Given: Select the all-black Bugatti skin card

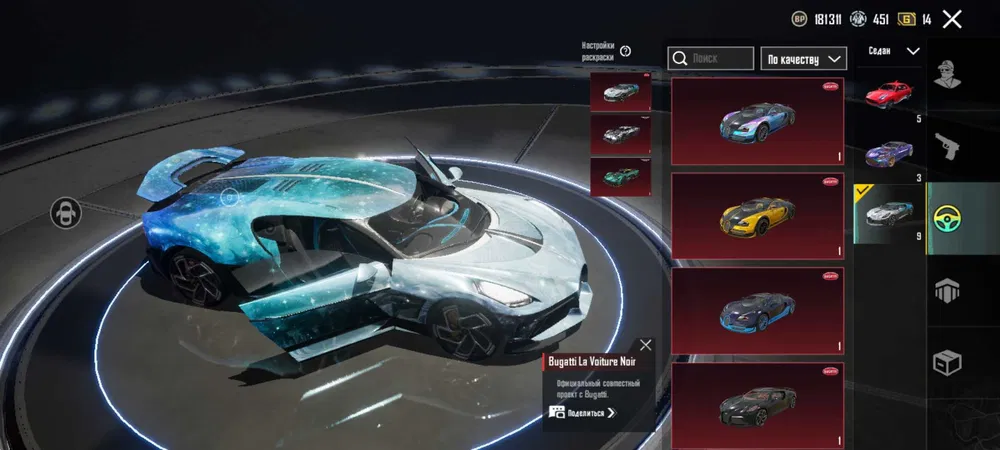Looking at the screenshot, I should click(x=757, y=404).
